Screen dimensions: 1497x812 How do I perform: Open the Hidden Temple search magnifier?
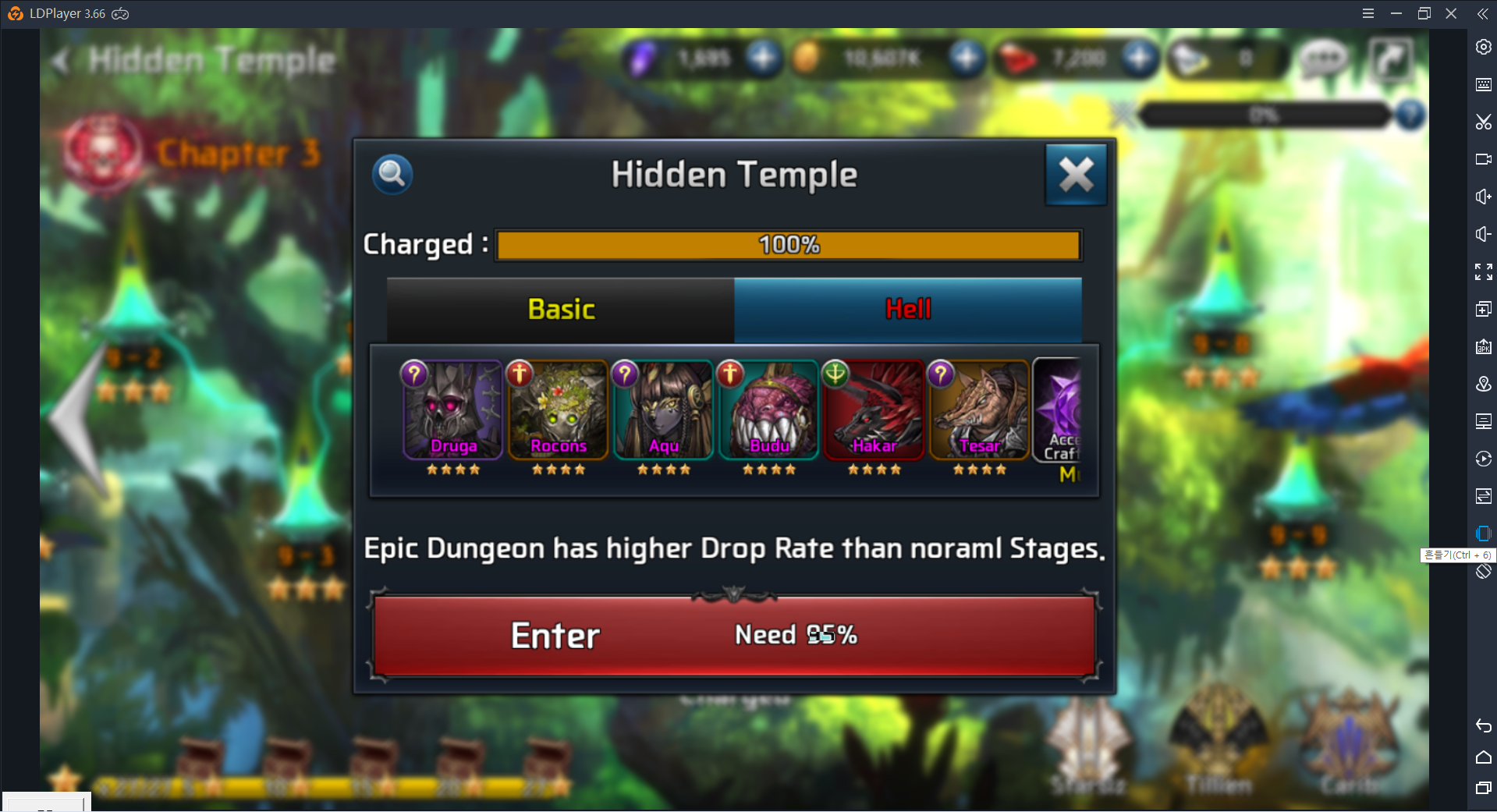(x=392, y=174)
